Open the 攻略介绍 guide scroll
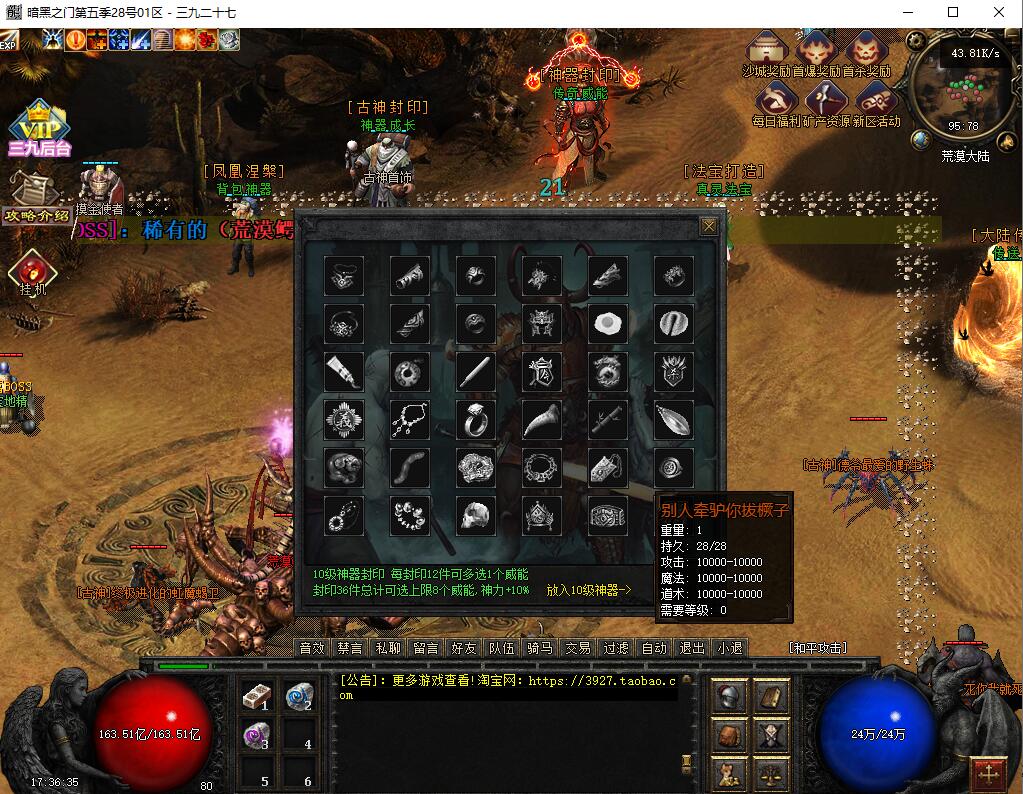 point(36,195)
